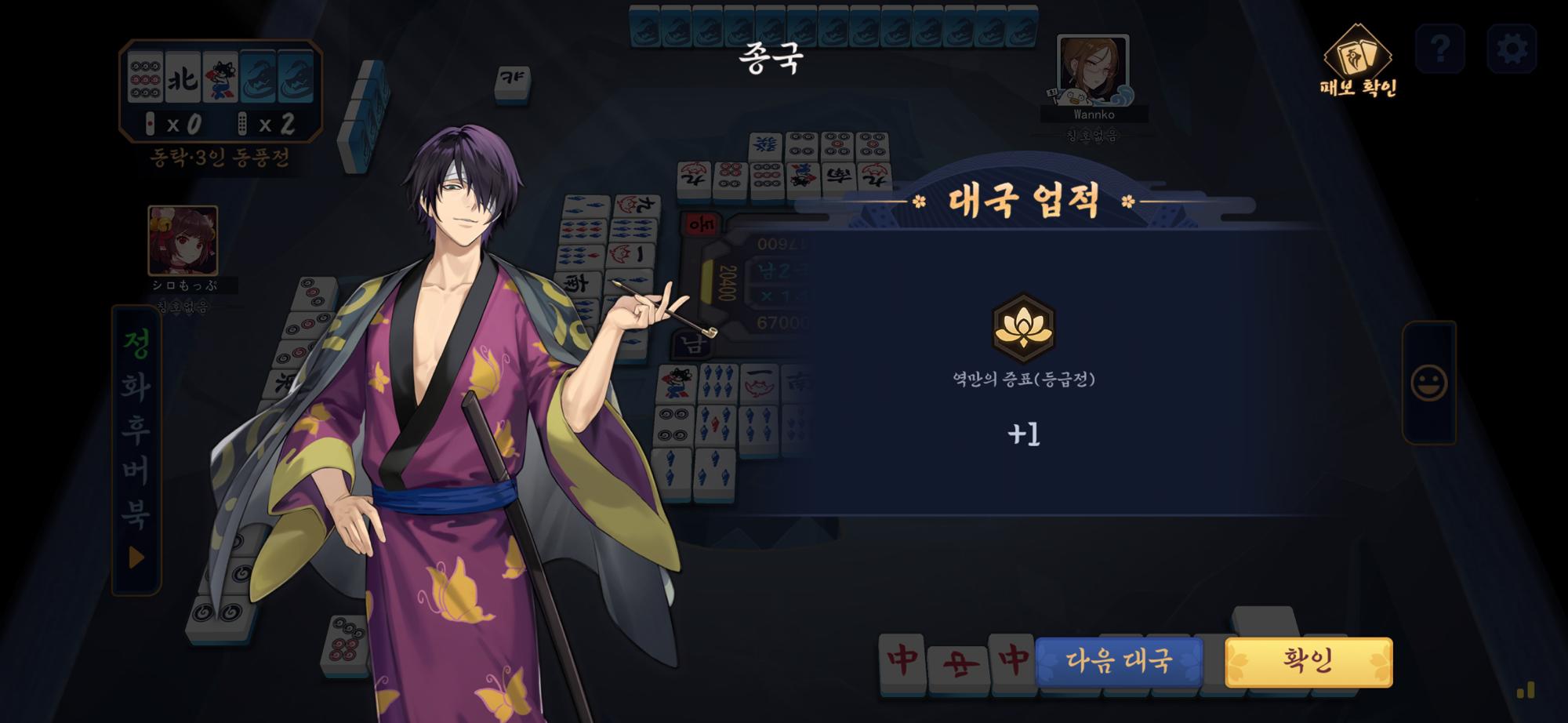Screen dimensions: 1568x723
Task: Open the question mark help button
Action: tap(1440, 49)
